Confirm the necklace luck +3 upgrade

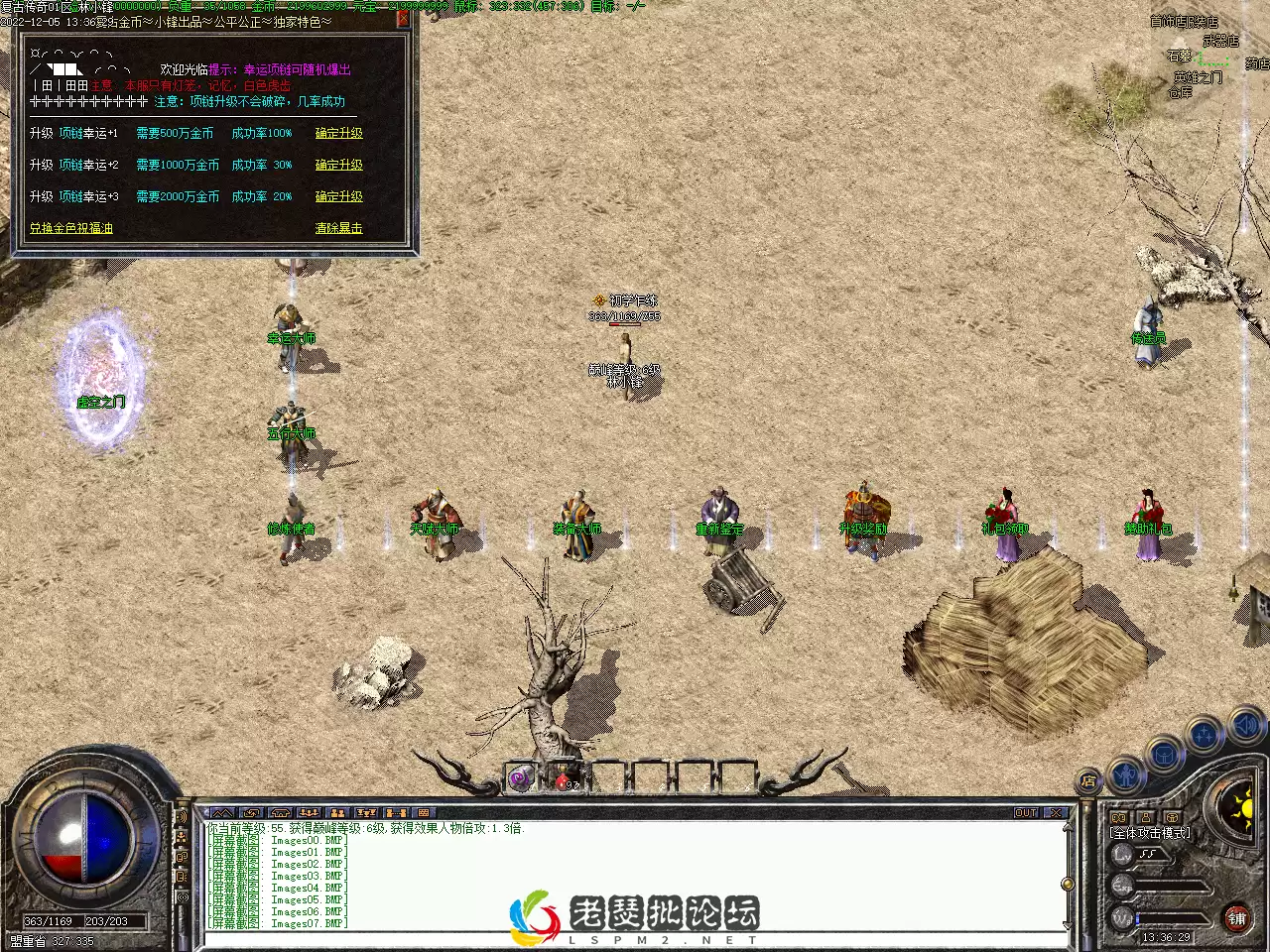click(338, 196)
